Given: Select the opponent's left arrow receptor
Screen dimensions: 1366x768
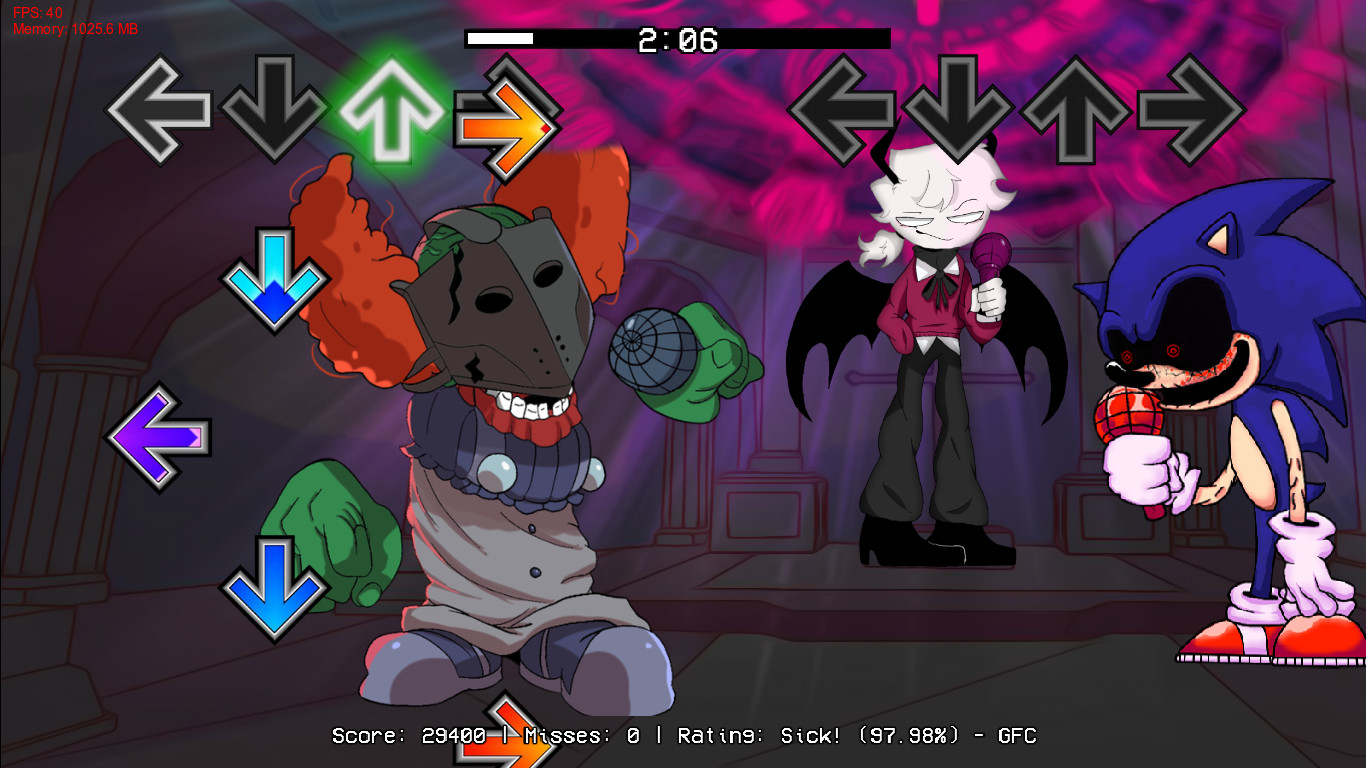Looking at the screenshot, I should pyautogui.click(x=845, y=110).
